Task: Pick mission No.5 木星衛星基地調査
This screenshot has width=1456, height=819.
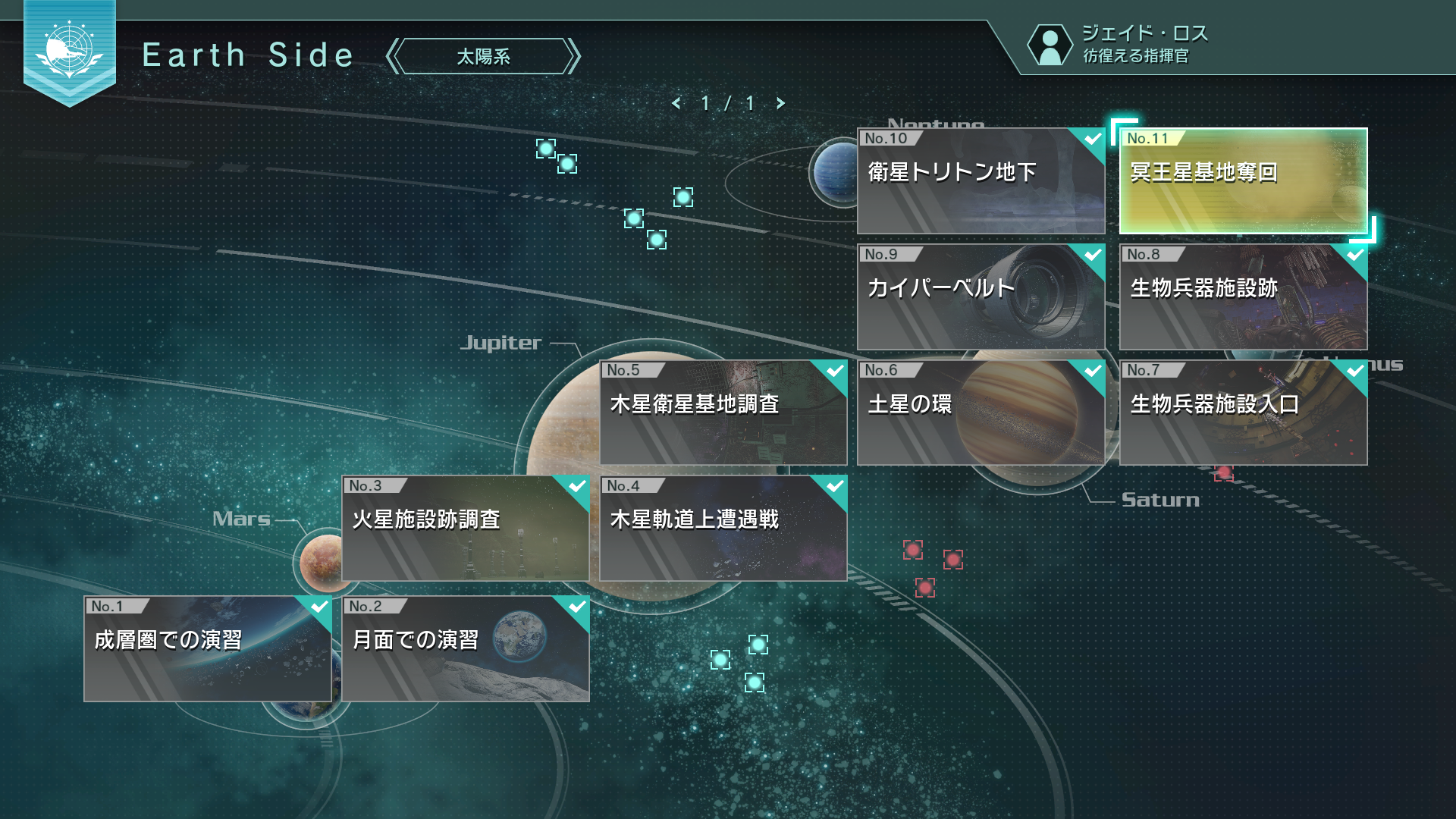Action: (x=723, y=412)
